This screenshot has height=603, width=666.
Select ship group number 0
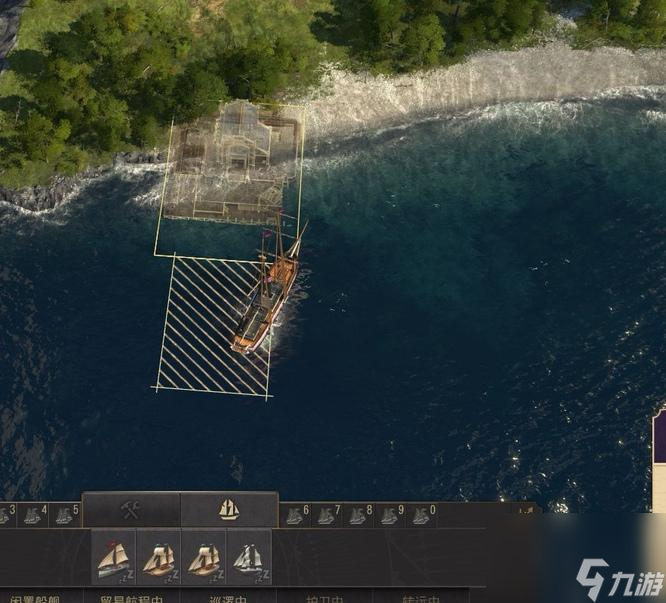[421, 515]
